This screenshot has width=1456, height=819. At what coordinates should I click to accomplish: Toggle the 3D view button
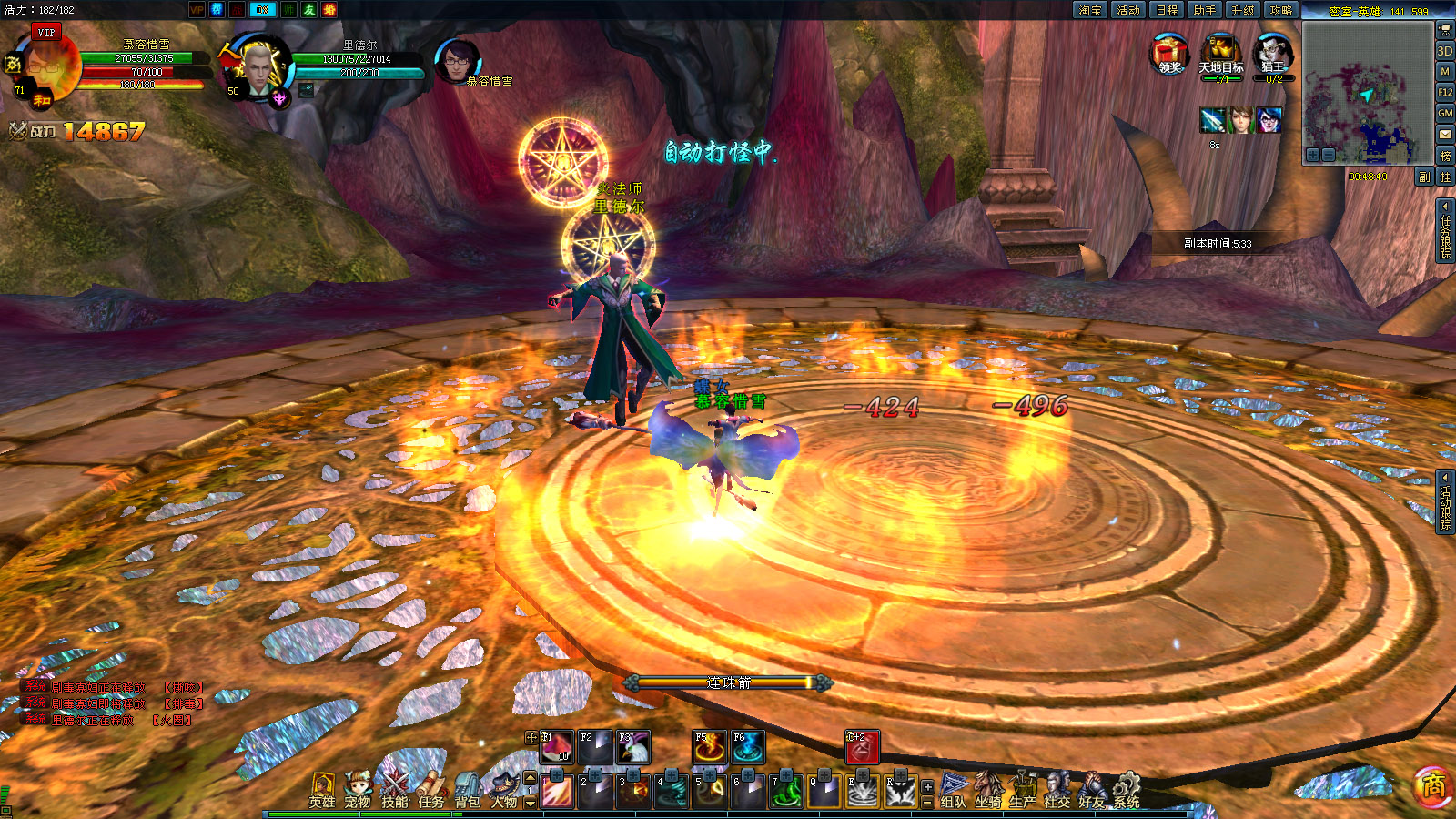[x=1445, y=51]
